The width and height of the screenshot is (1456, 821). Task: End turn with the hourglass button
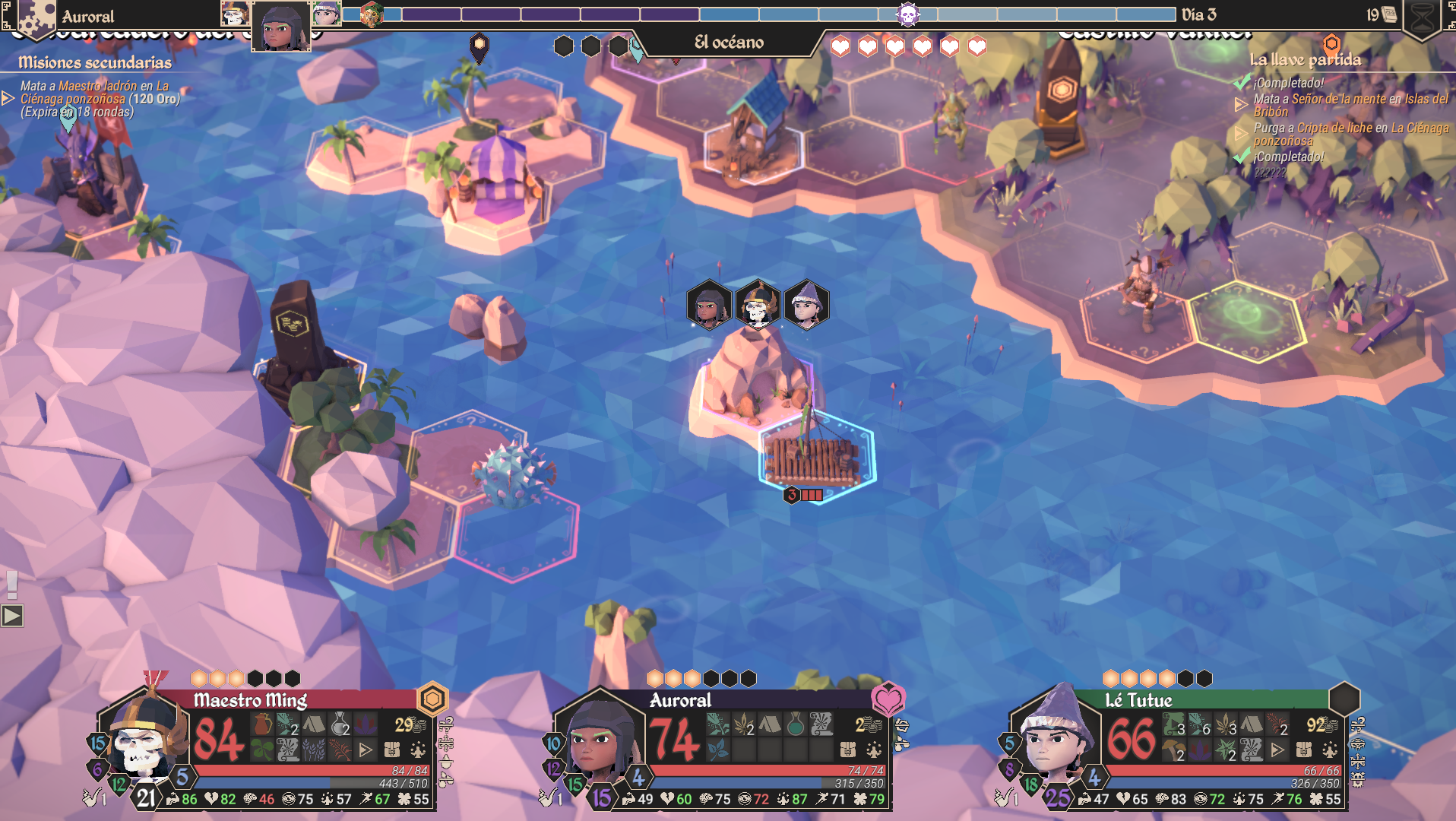pyautogui.click(x=1423, y=17)
